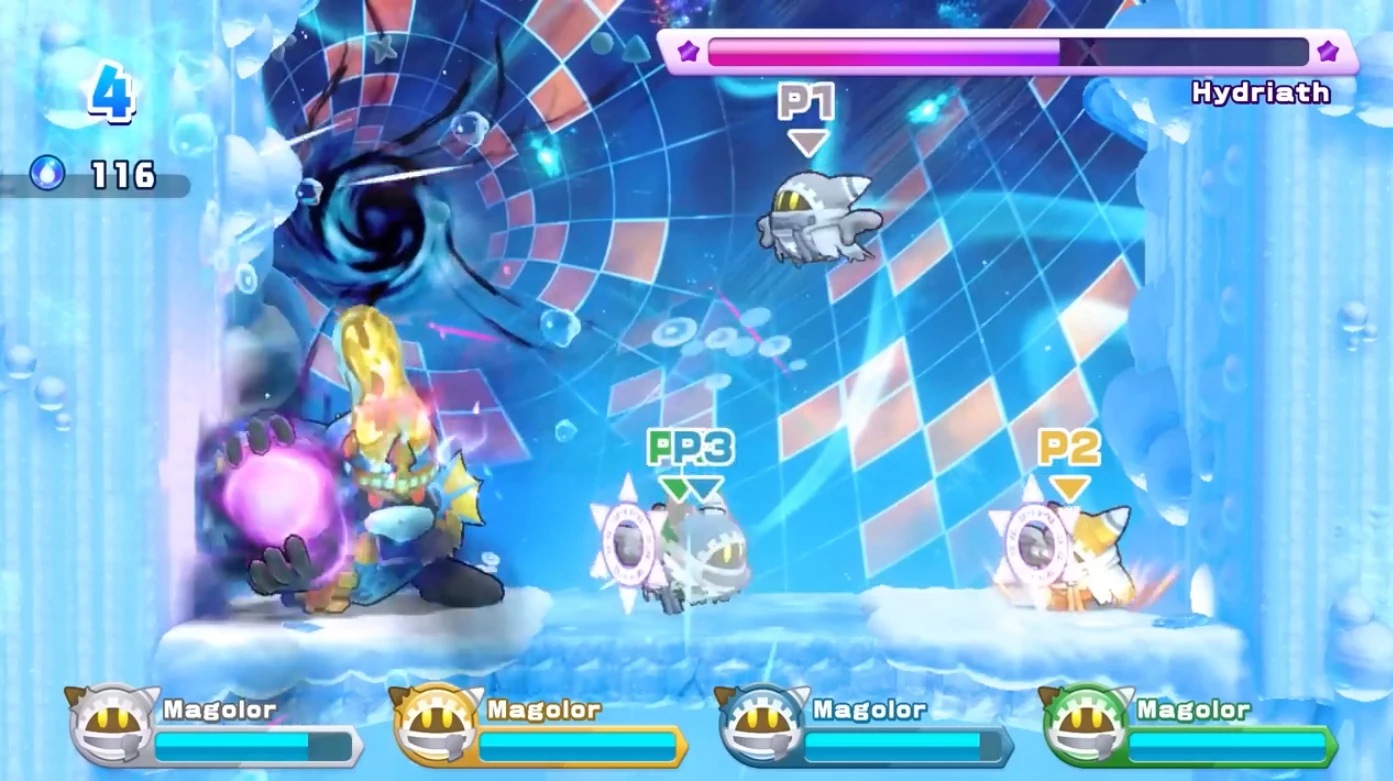Select the Hydriath boss name label
1393x781 pixels.
[1261, 92]
